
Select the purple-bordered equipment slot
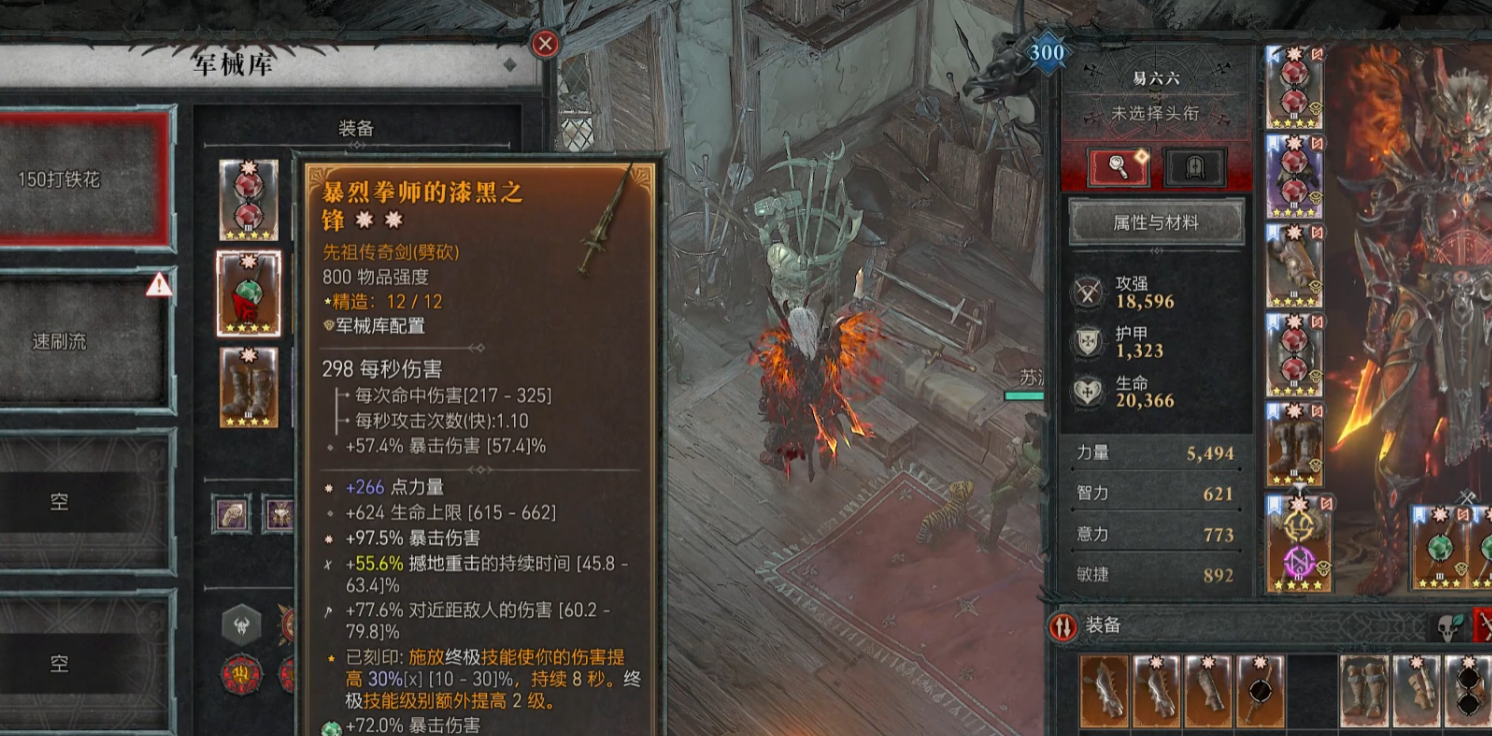coord(1295,176)
